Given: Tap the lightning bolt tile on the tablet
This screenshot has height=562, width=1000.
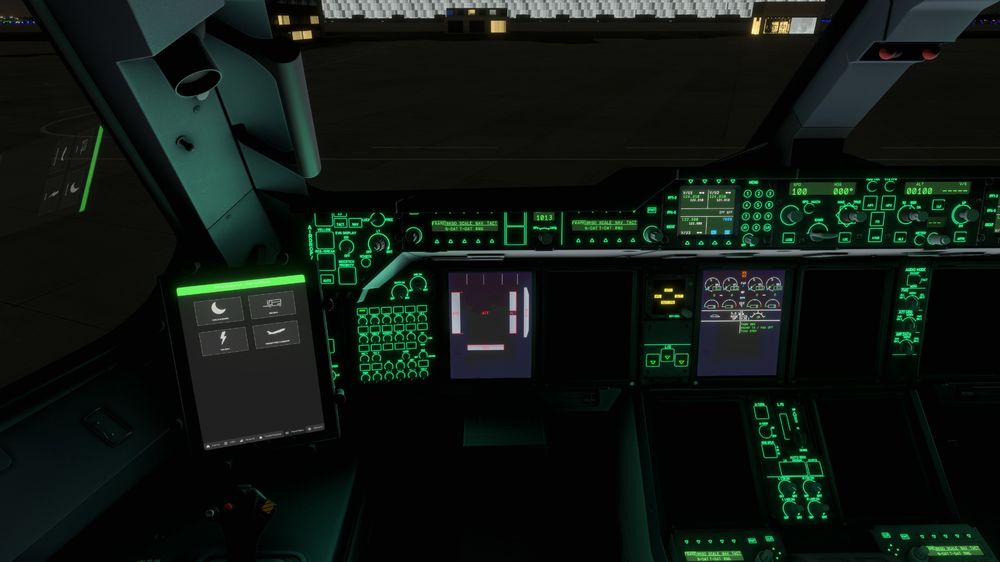Looking at the screenshot, I should [222, 341].
